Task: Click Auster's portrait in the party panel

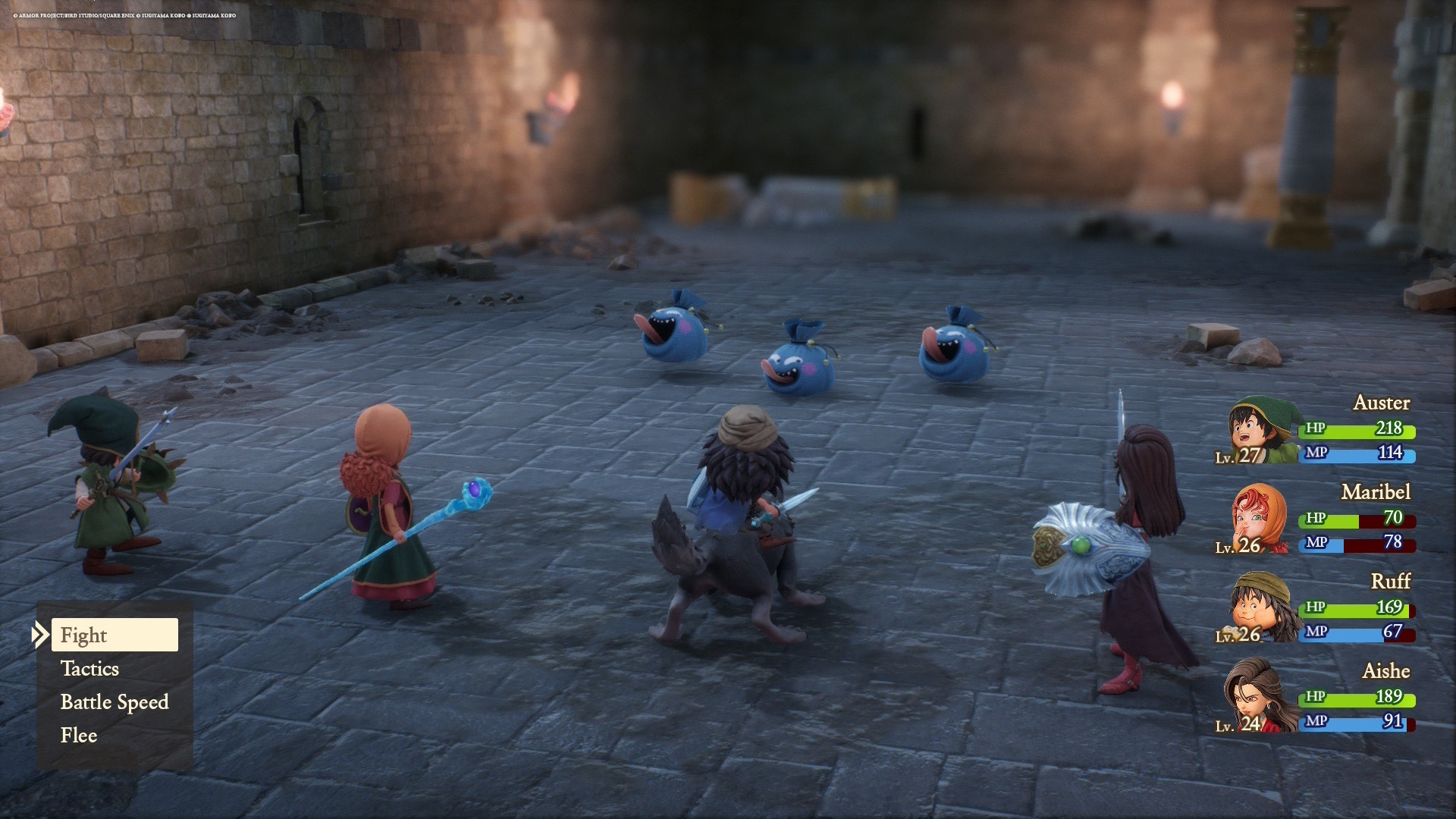Action: [1259, 431]
